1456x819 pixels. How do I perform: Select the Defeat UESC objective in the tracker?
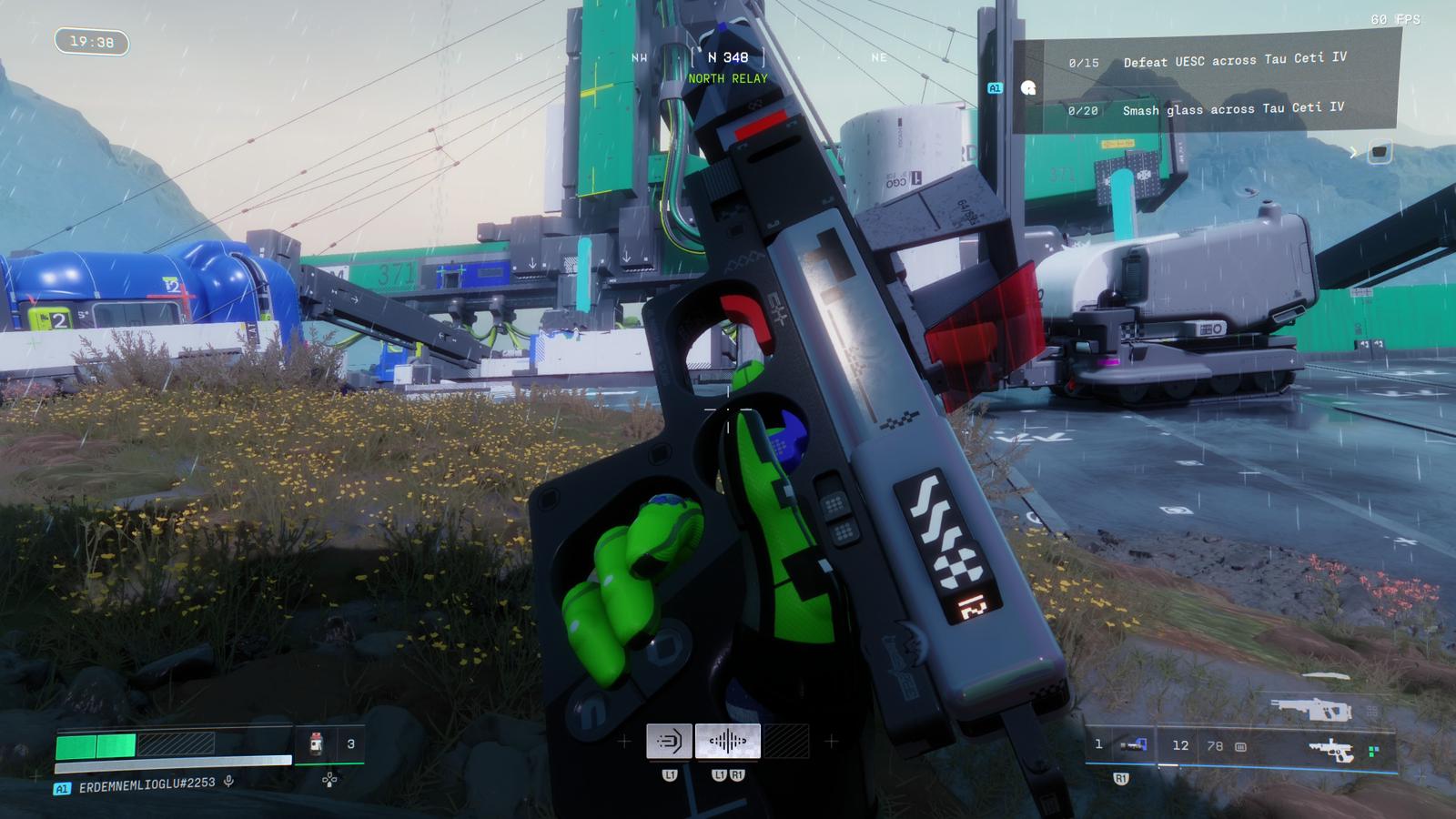1233,61
